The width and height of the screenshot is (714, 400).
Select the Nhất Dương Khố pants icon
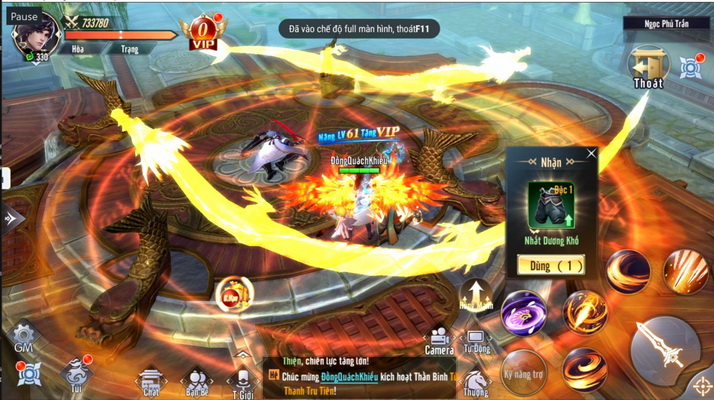(550, 201)
